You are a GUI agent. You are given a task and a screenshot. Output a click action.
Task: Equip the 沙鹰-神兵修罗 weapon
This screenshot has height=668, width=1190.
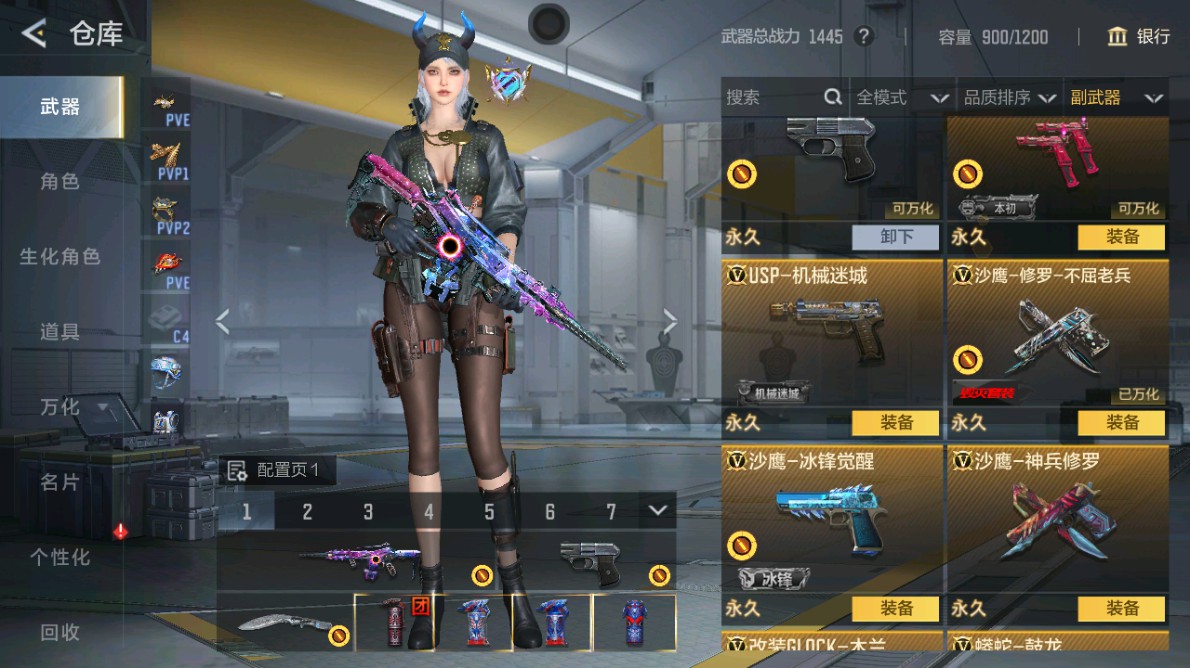1121,608
